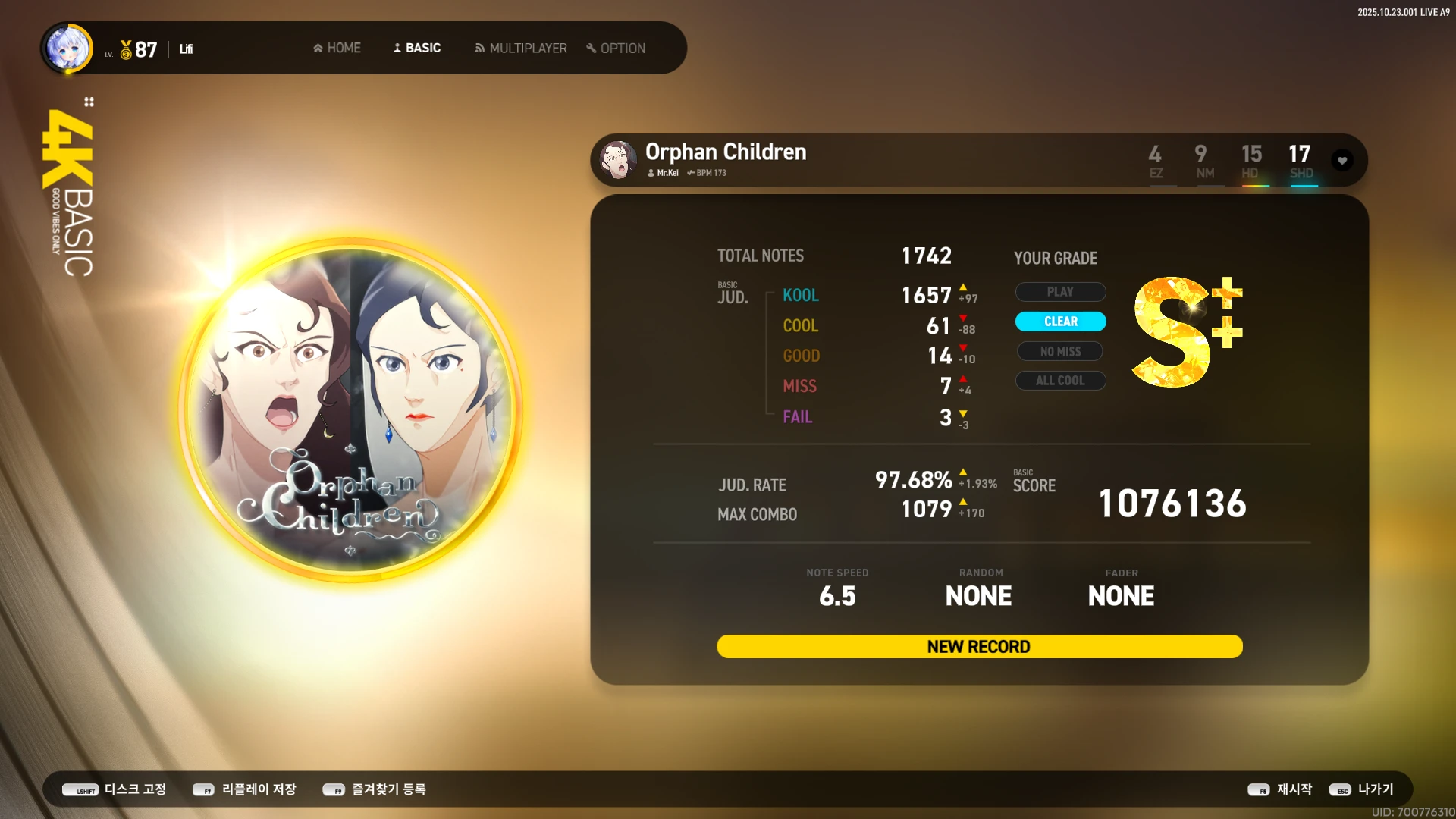Screen dimensions: 1456x819
Task: Open the HOME menu
Action: (x=337, y=48)
